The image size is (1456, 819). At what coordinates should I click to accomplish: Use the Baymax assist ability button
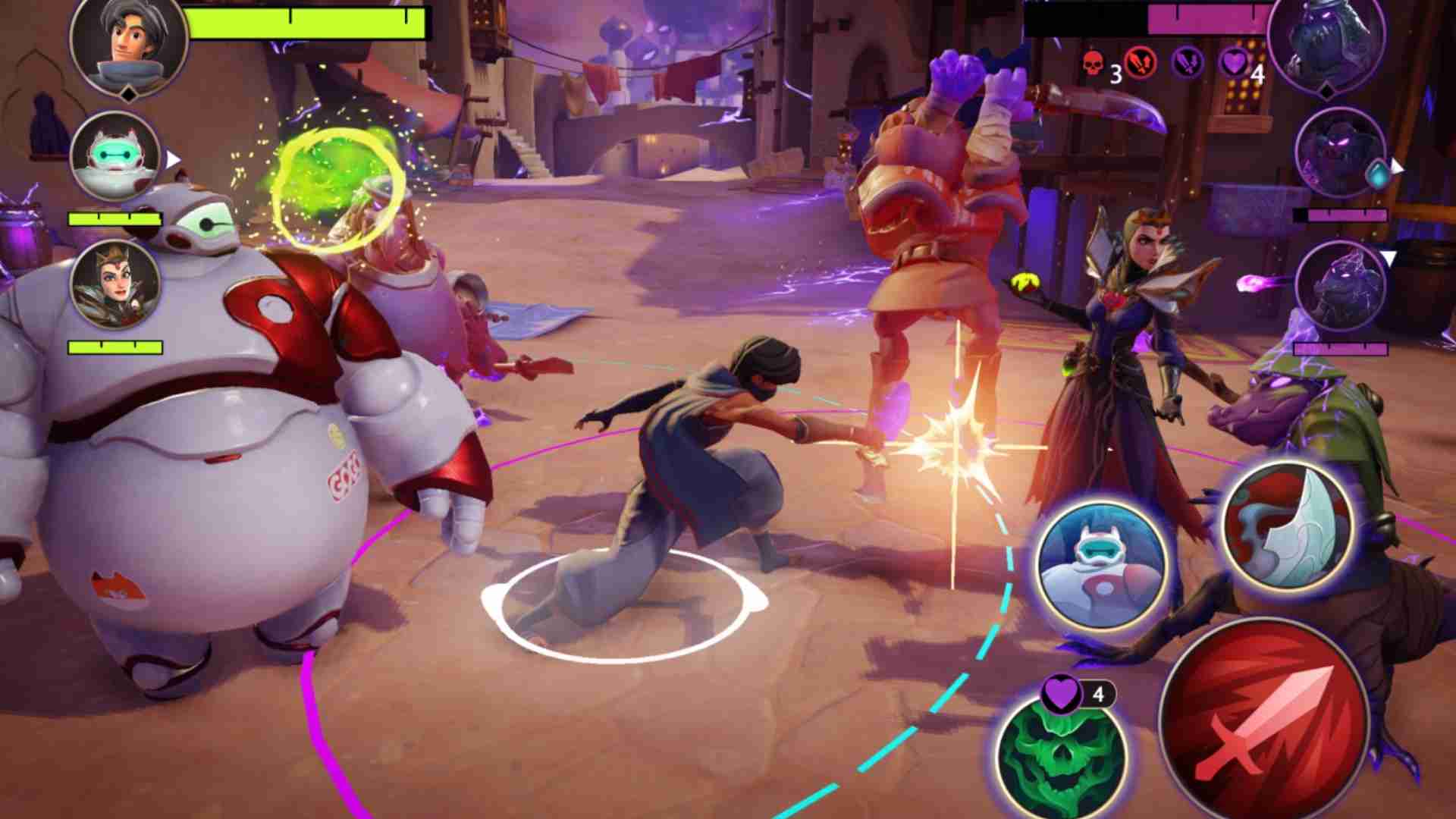click(x=1103, y=566)
